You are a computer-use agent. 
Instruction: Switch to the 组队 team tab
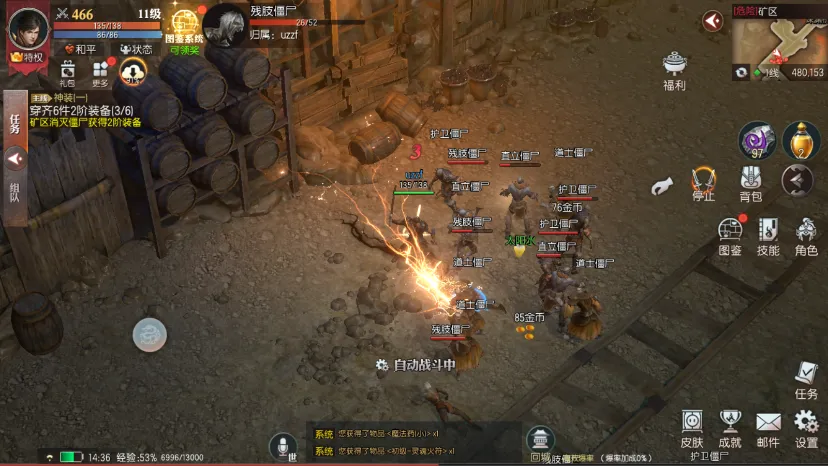[x=14, y=191]
